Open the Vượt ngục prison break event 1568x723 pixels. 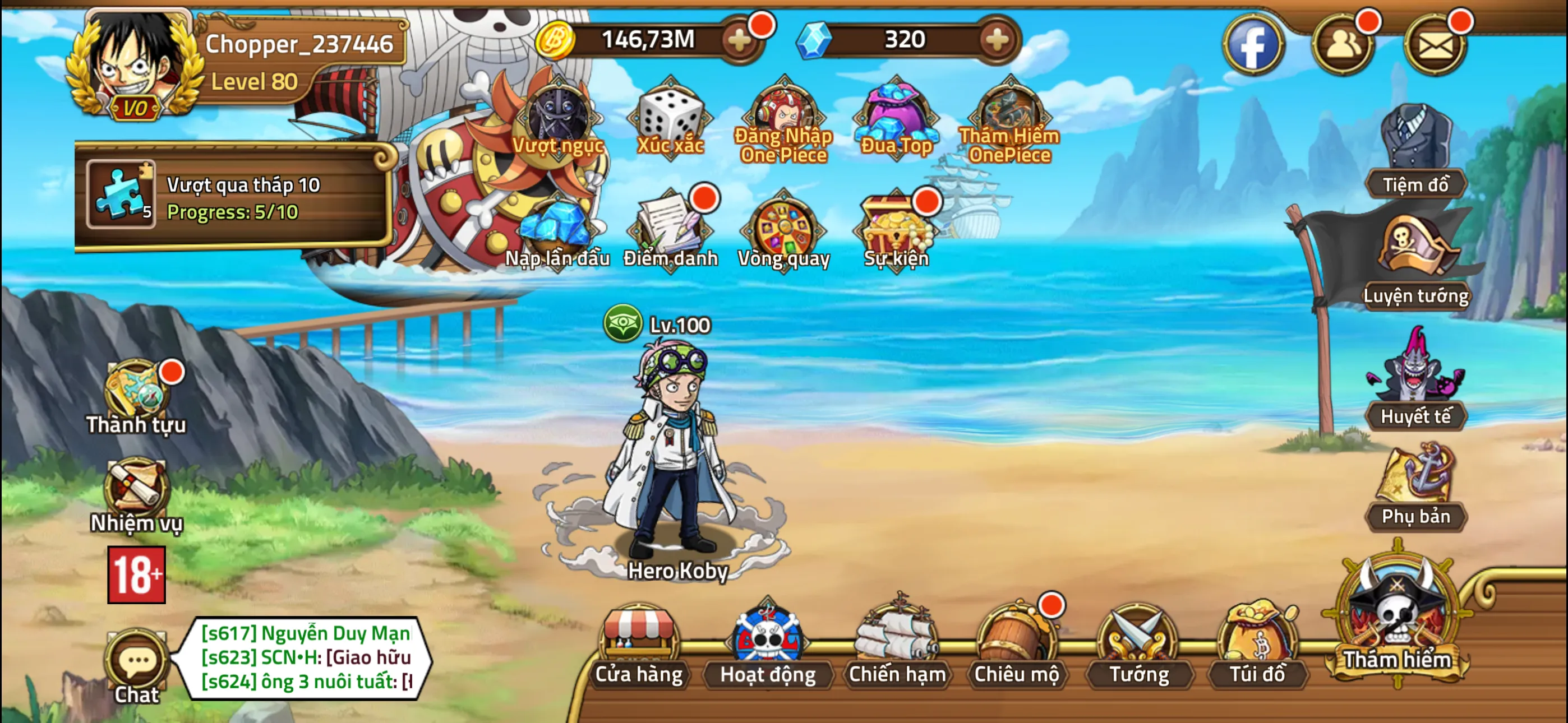[557, 119]
